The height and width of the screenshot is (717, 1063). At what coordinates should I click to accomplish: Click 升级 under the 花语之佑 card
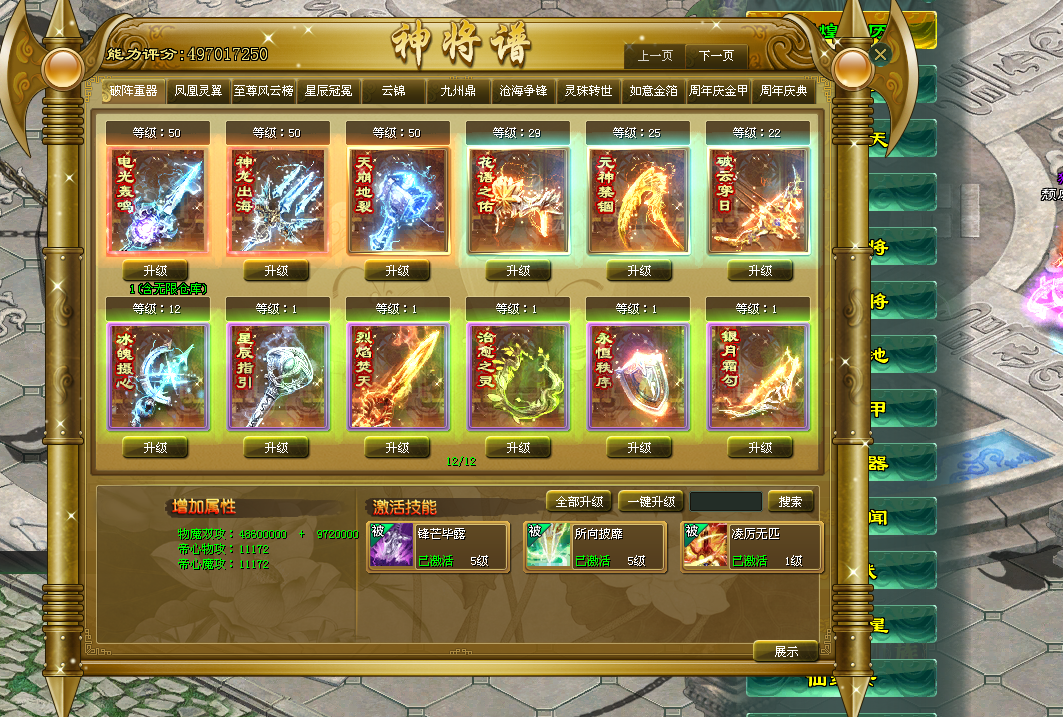pyautogui.click(x=518, y=271)
